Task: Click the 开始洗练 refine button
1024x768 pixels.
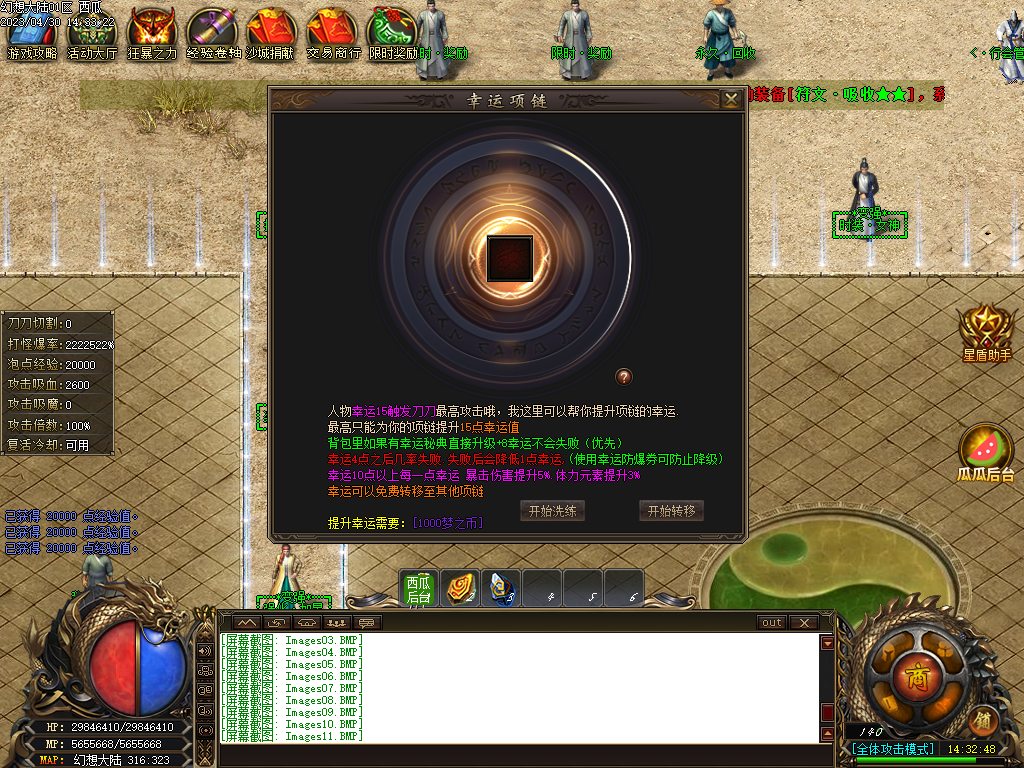Action: (x=553, y=510)
